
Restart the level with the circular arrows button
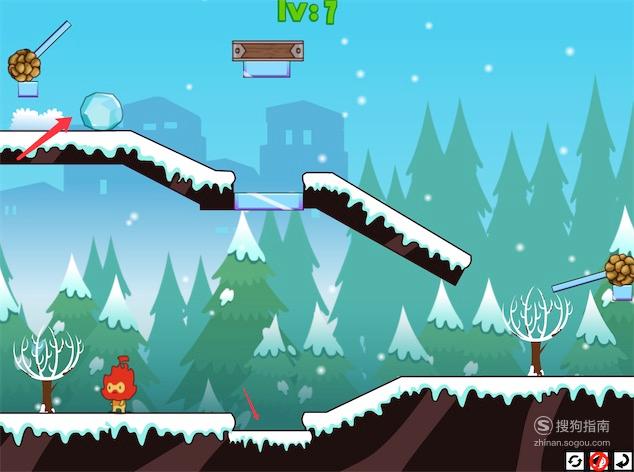pyautogui.click(x=576, y=461)
